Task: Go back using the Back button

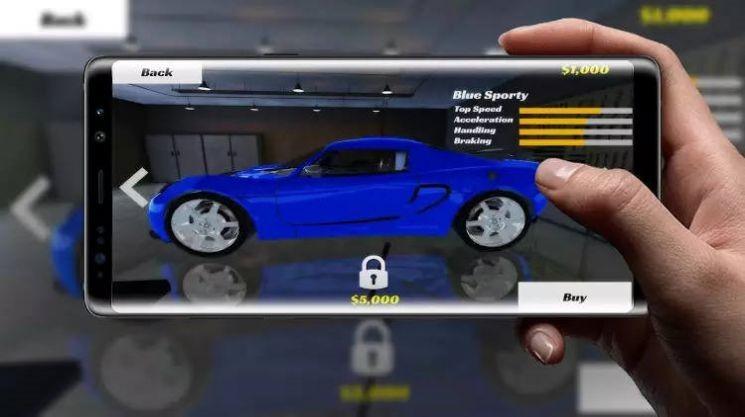Action: click(157, 73)
